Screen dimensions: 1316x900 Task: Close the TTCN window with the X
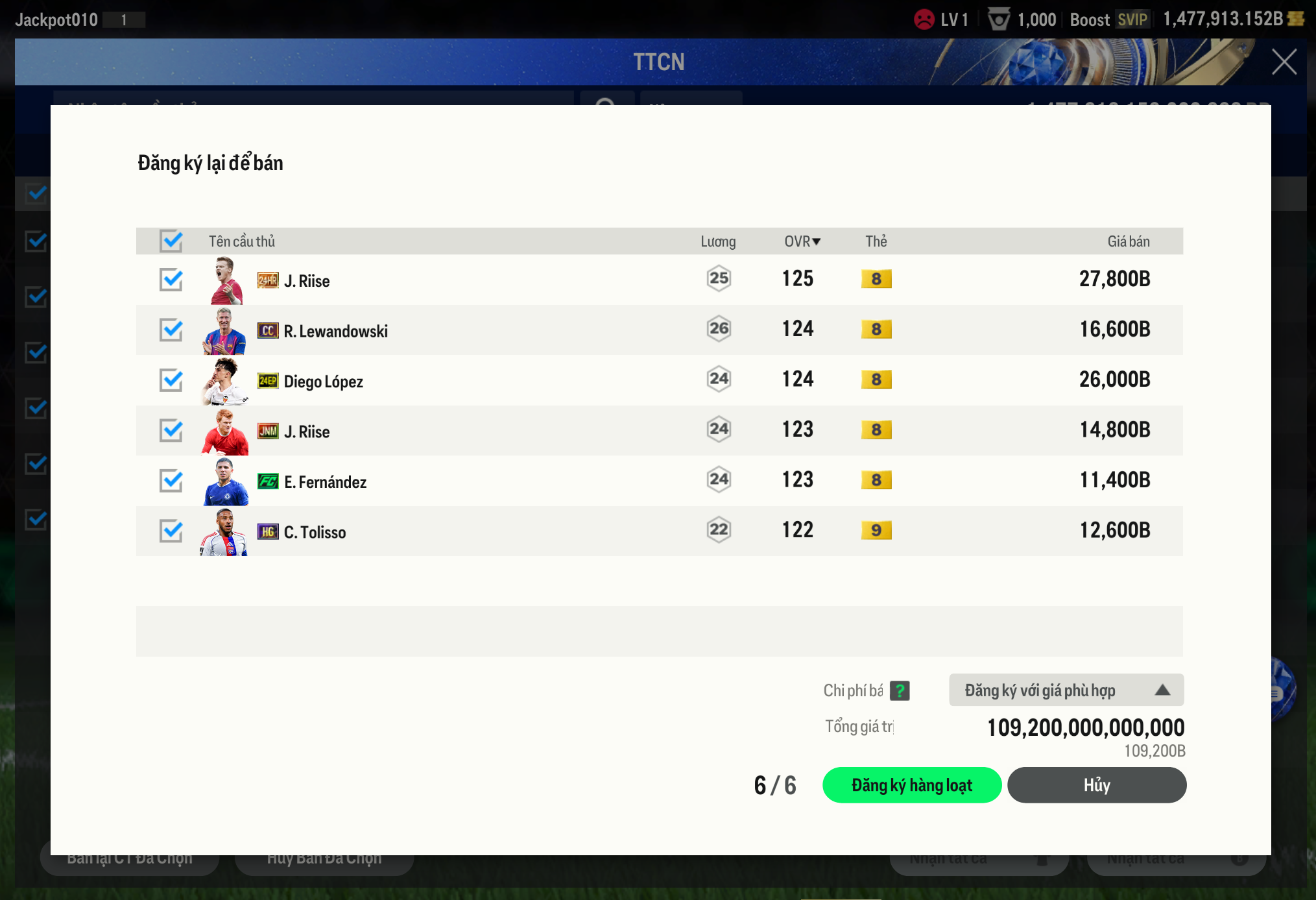point(1284,62)
